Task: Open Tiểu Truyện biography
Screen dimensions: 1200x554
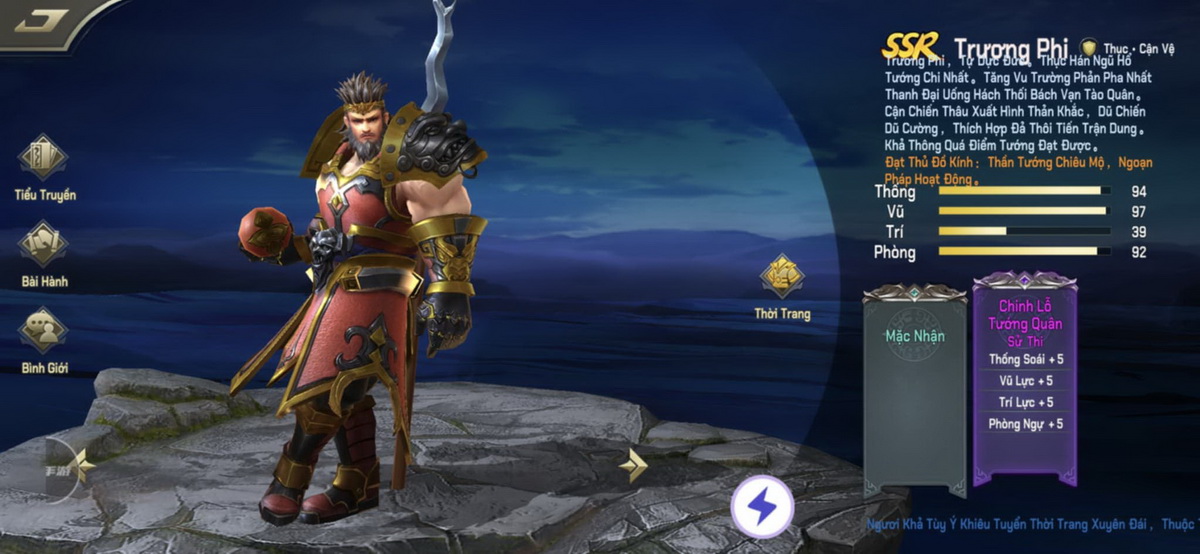Action: coord(44,158)
